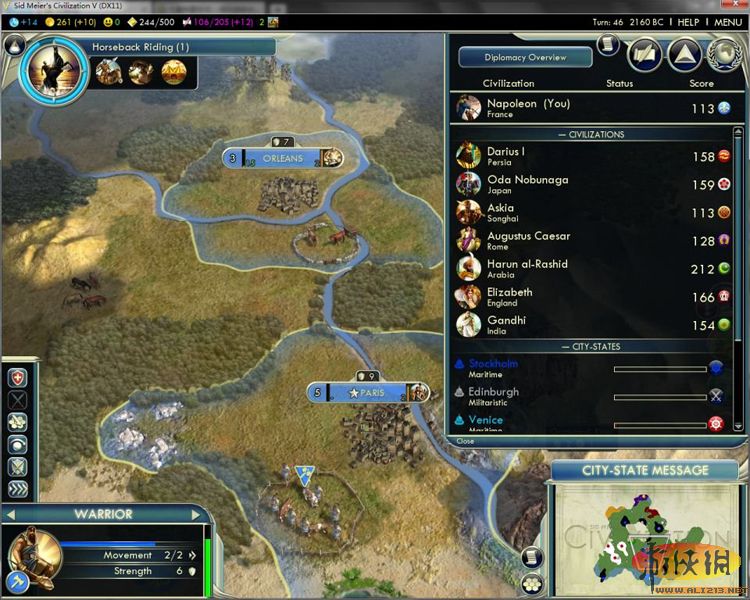The height and width of the screenshot is (600, 750).
Task: Close the diplomacy list panel
Action: 466,441
